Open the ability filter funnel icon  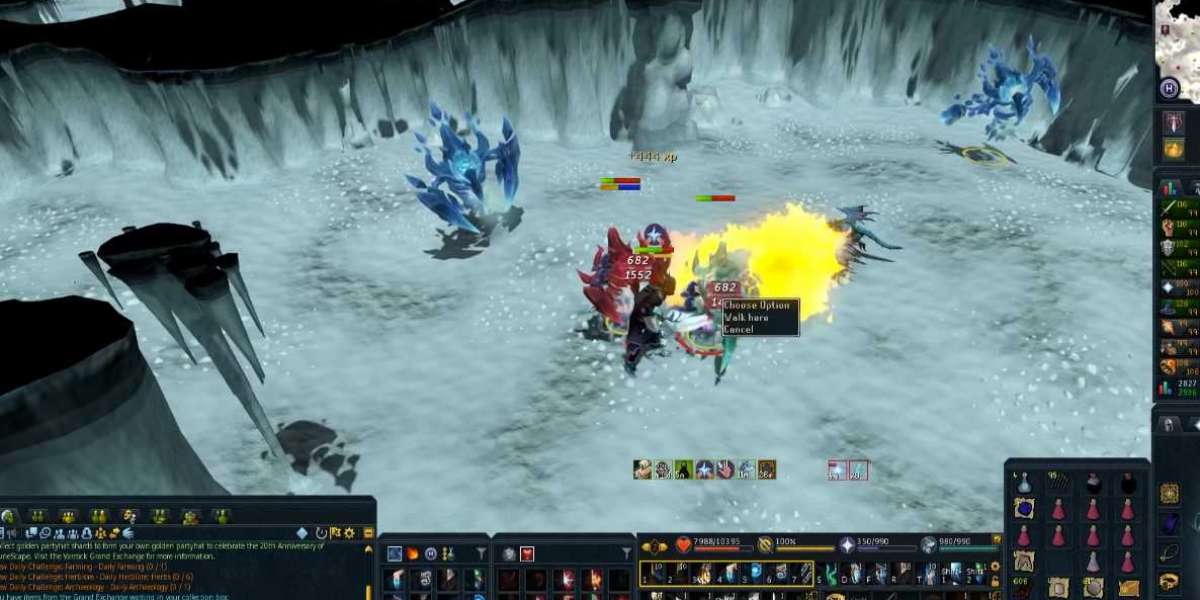[481, 553]
